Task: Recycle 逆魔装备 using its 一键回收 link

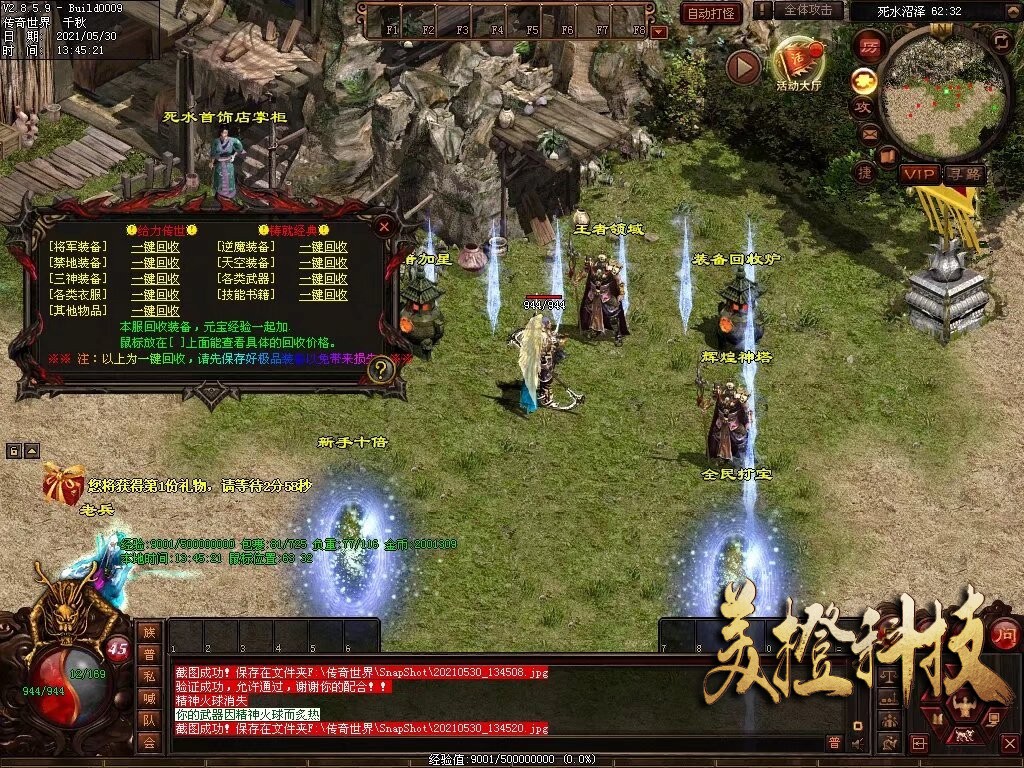Action: click(x=323, y=247)
